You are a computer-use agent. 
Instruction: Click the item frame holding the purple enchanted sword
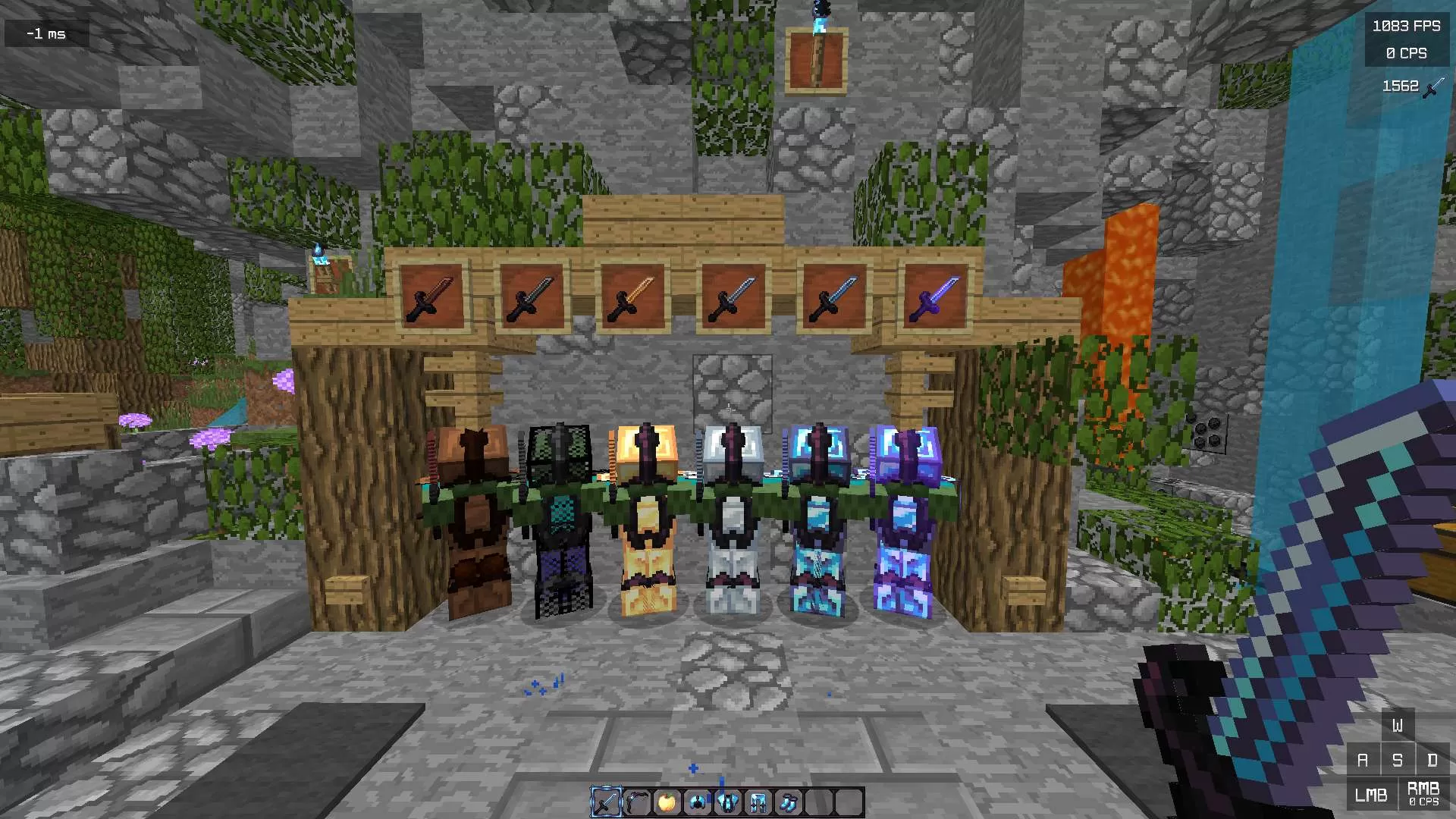[936, 297]
